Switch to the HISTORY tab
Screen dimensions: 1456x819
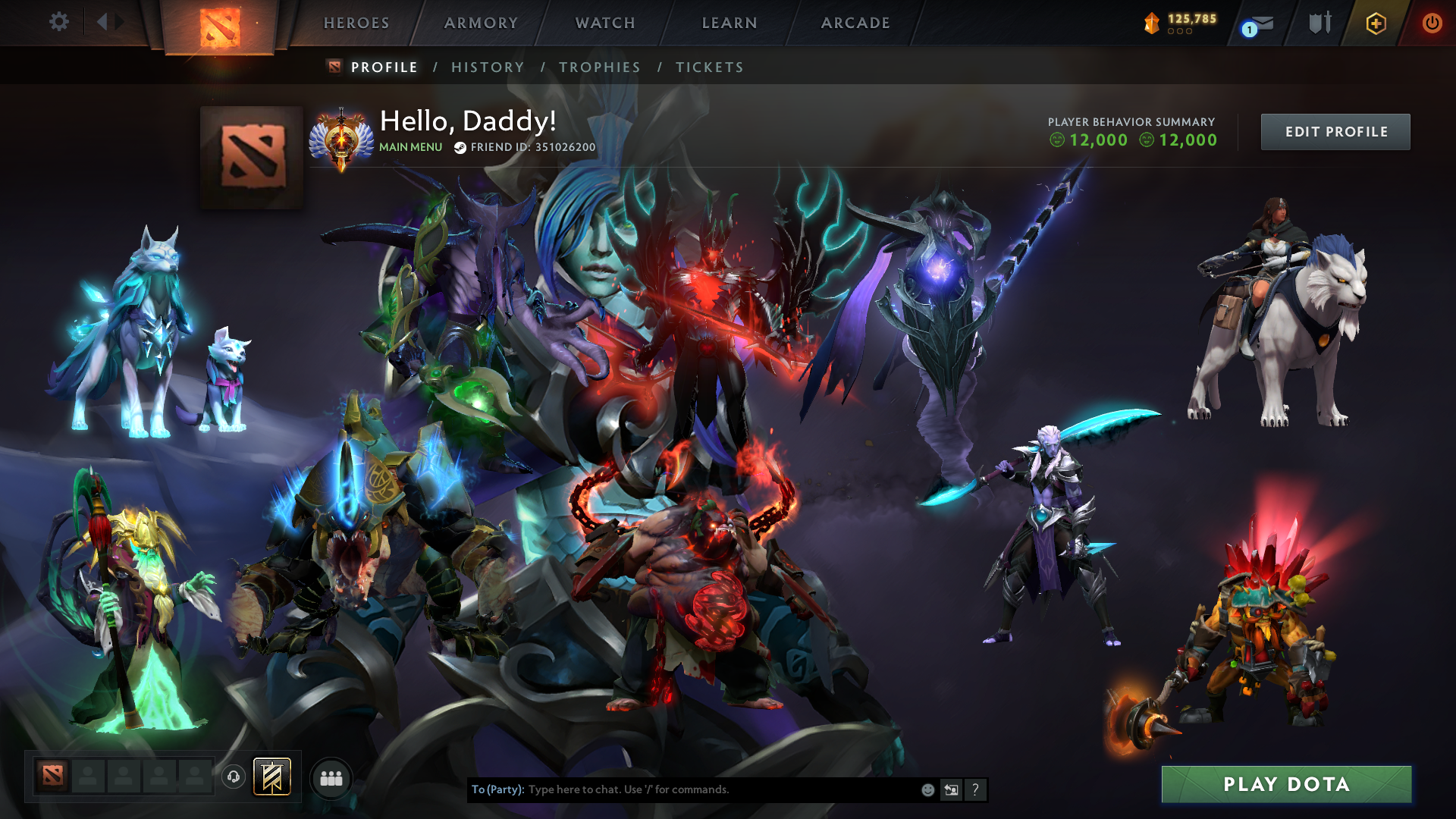click(487, 67)
